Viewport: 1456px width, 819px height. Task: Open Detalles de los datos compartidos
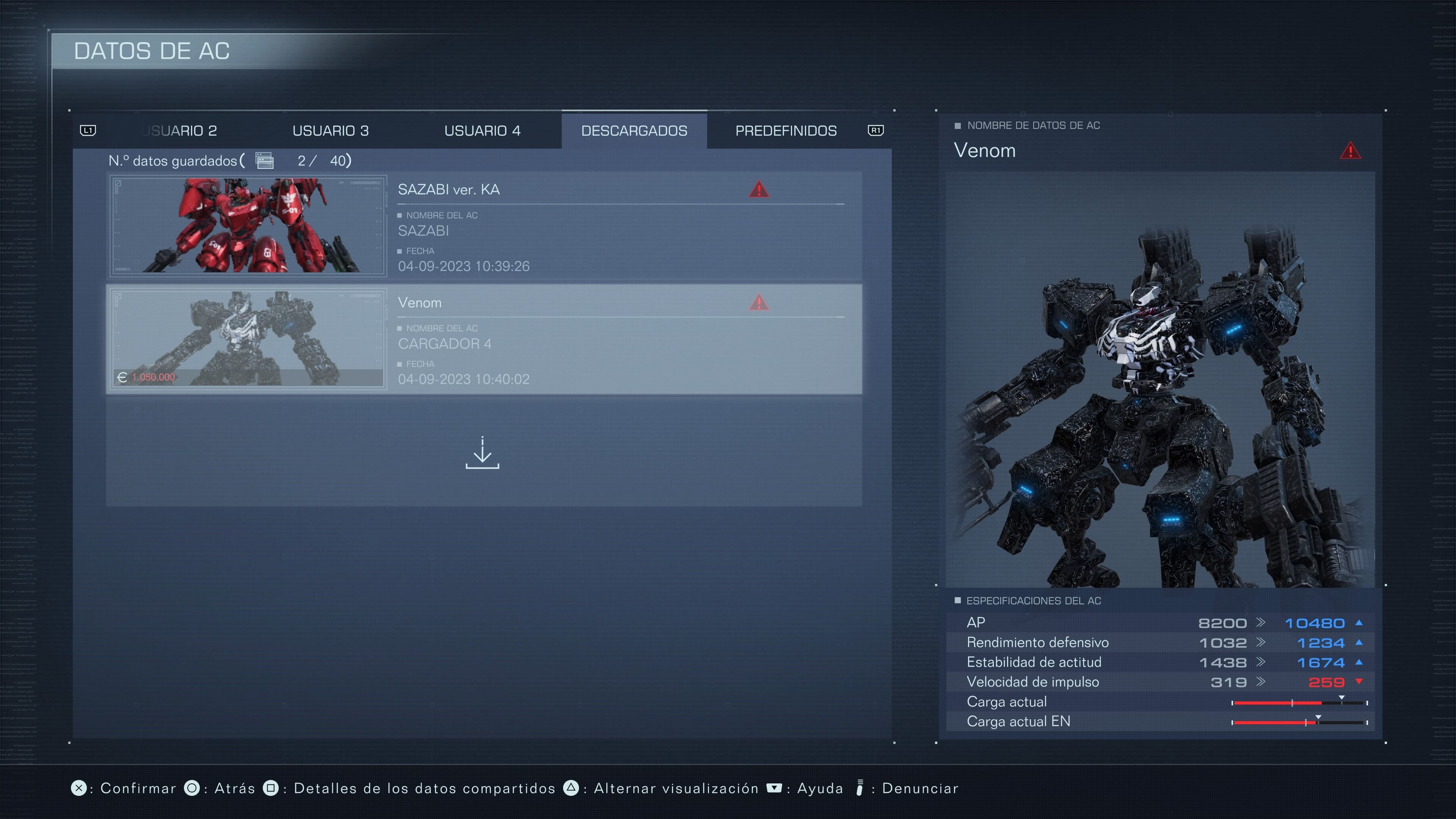coord(425,788)
